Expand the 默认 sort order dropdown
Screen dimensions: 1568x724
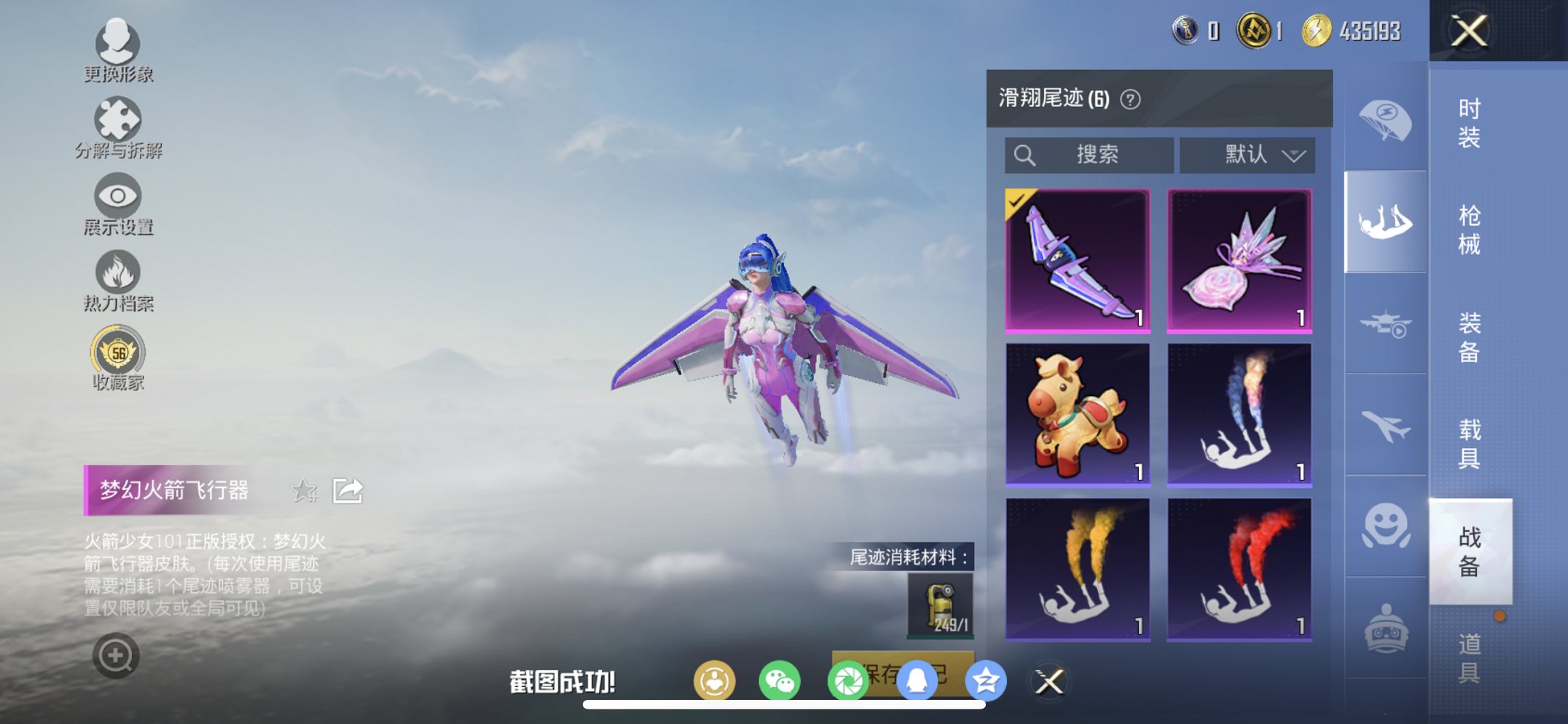[x=1247, y=154]
